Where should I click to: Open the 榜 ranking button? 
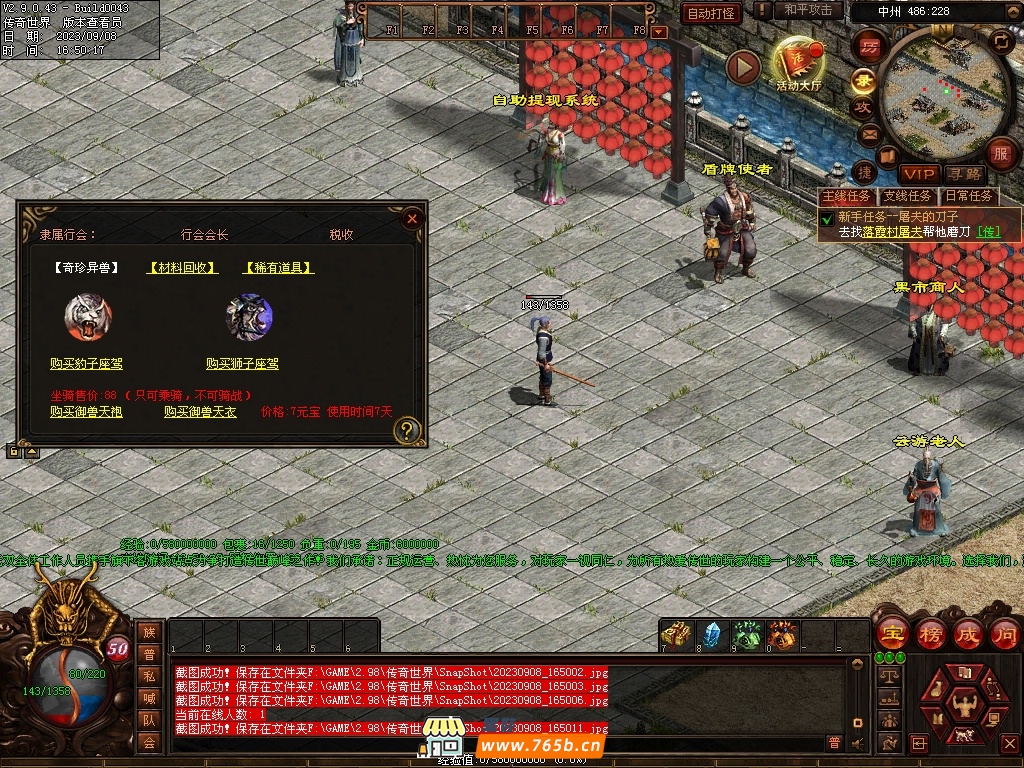(x=930, y=633)
